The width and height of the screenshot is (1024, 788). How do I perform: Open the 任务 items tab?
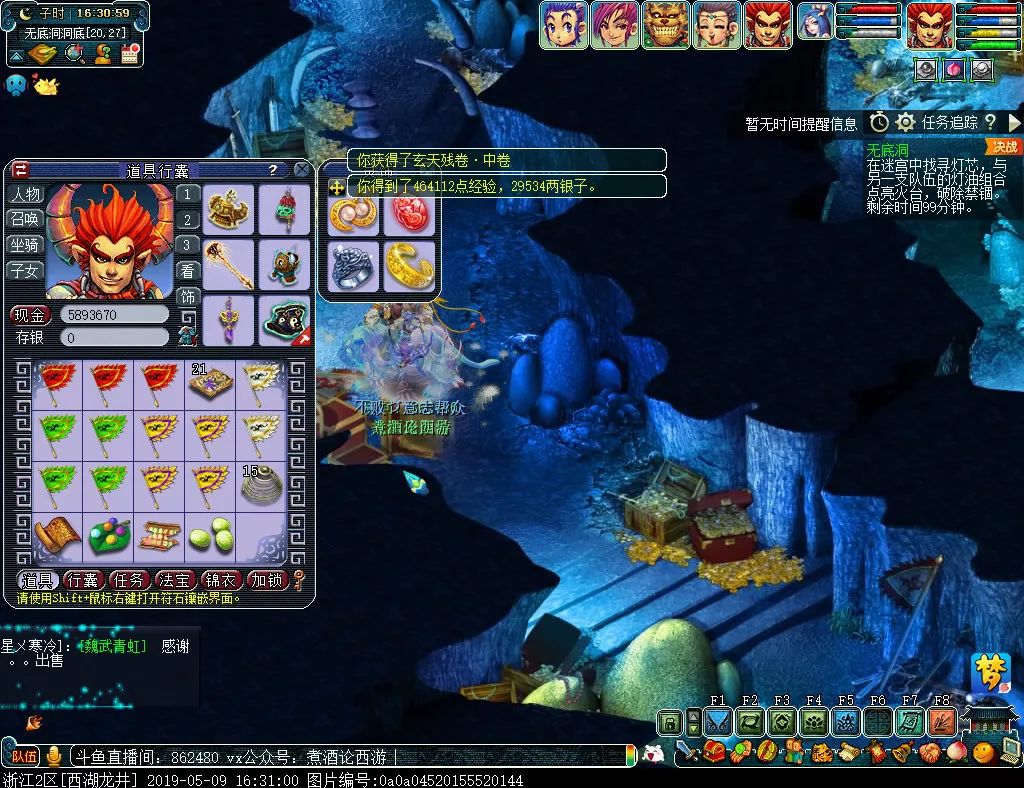point(129,580)
